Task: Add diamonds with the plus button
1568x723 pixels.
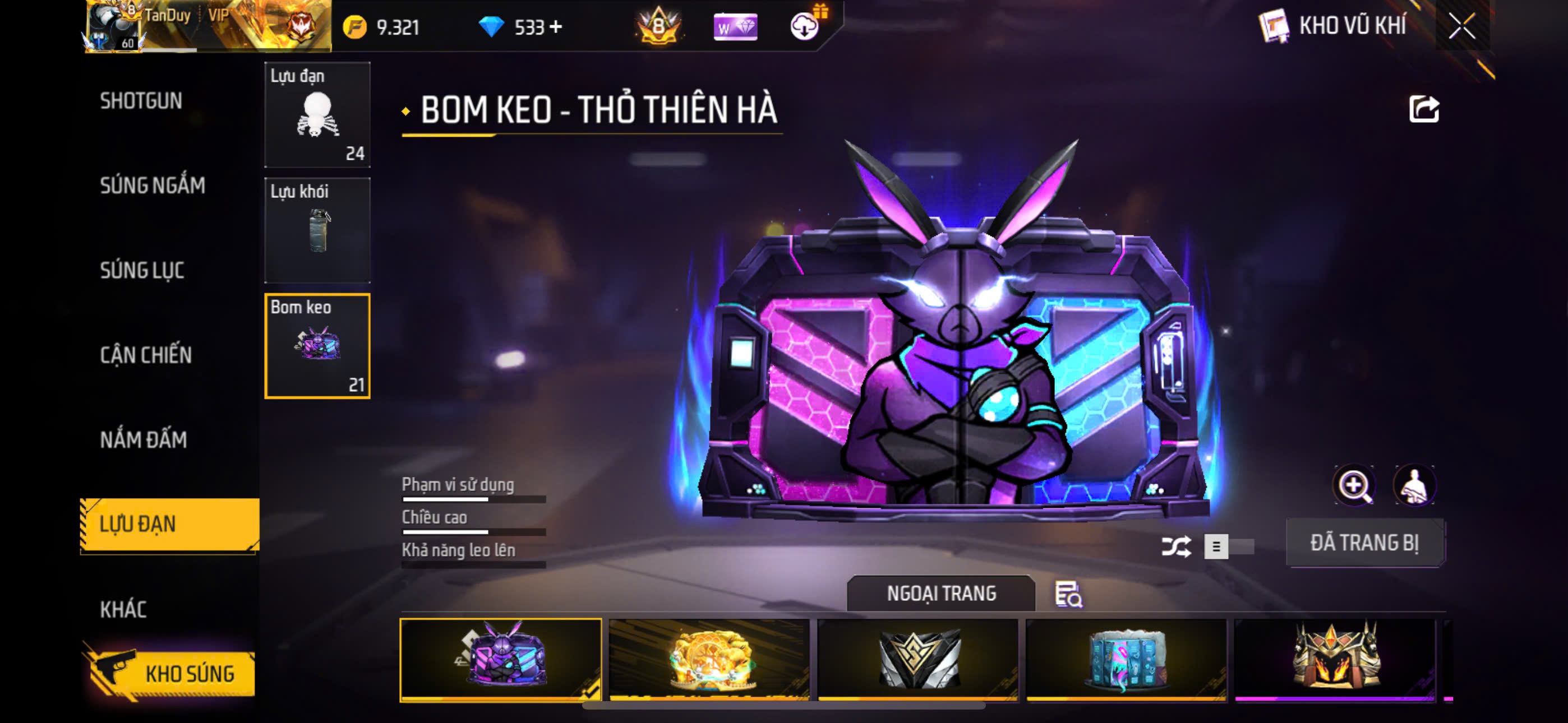Action: click(555, 27)
